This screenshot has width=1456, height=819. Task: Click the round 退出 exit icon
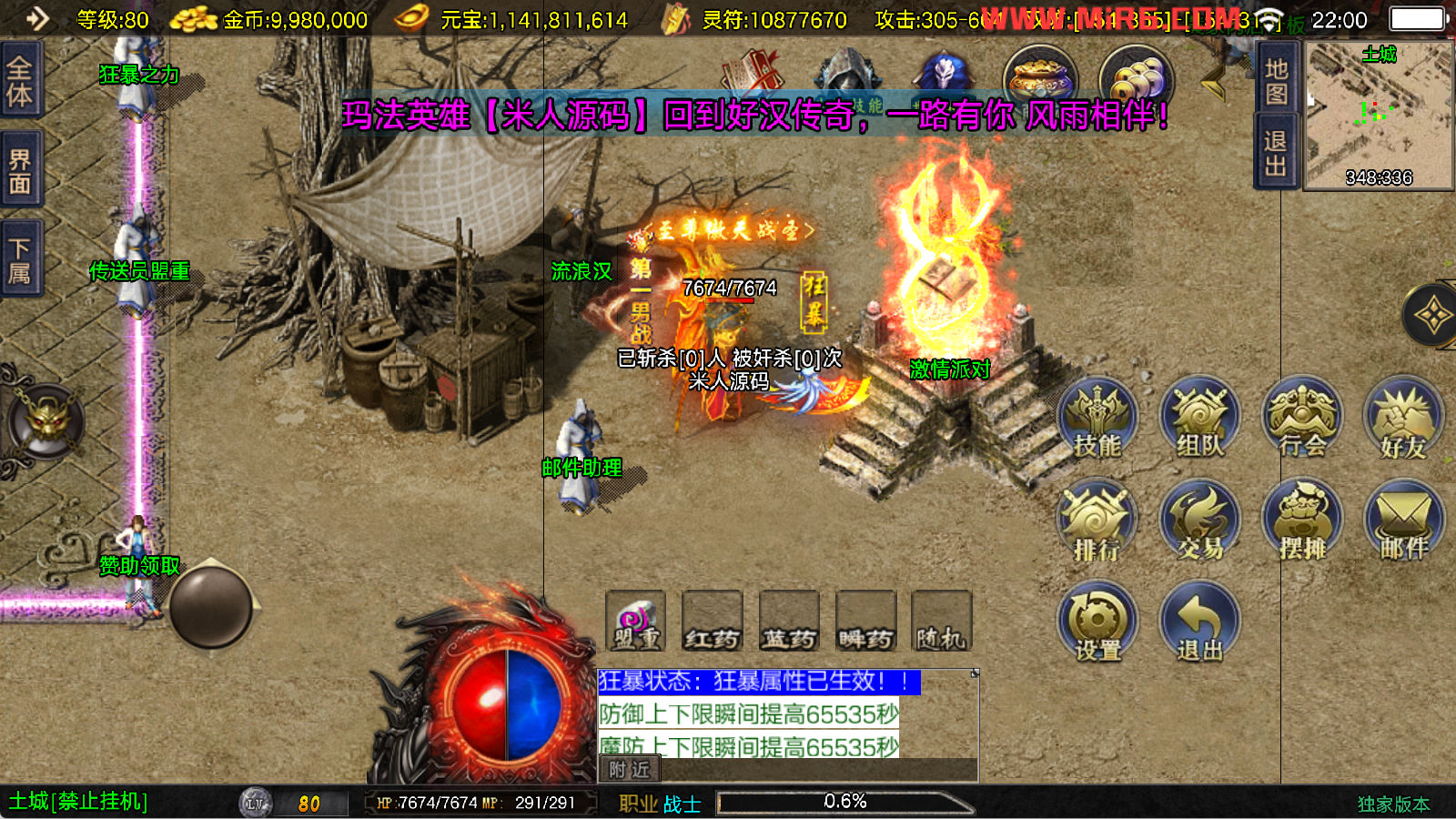click(x=1199, y=623)
